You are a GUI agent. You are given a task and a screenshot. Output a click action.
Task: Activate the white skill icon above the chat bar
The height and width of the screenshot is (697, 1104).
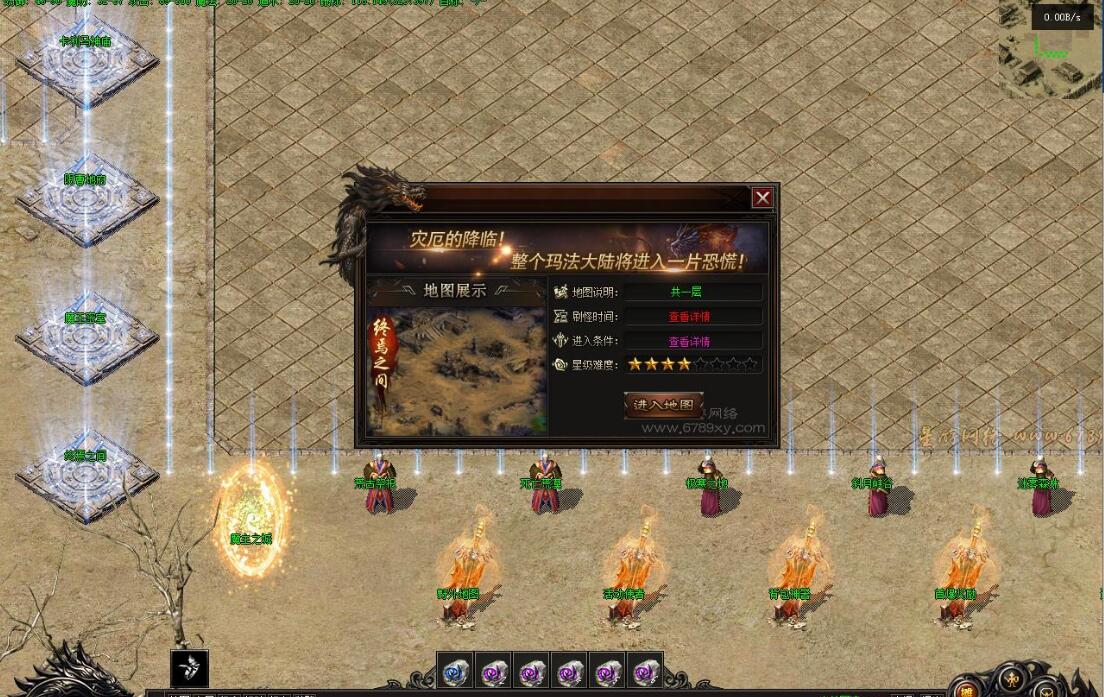pos(189,667)
